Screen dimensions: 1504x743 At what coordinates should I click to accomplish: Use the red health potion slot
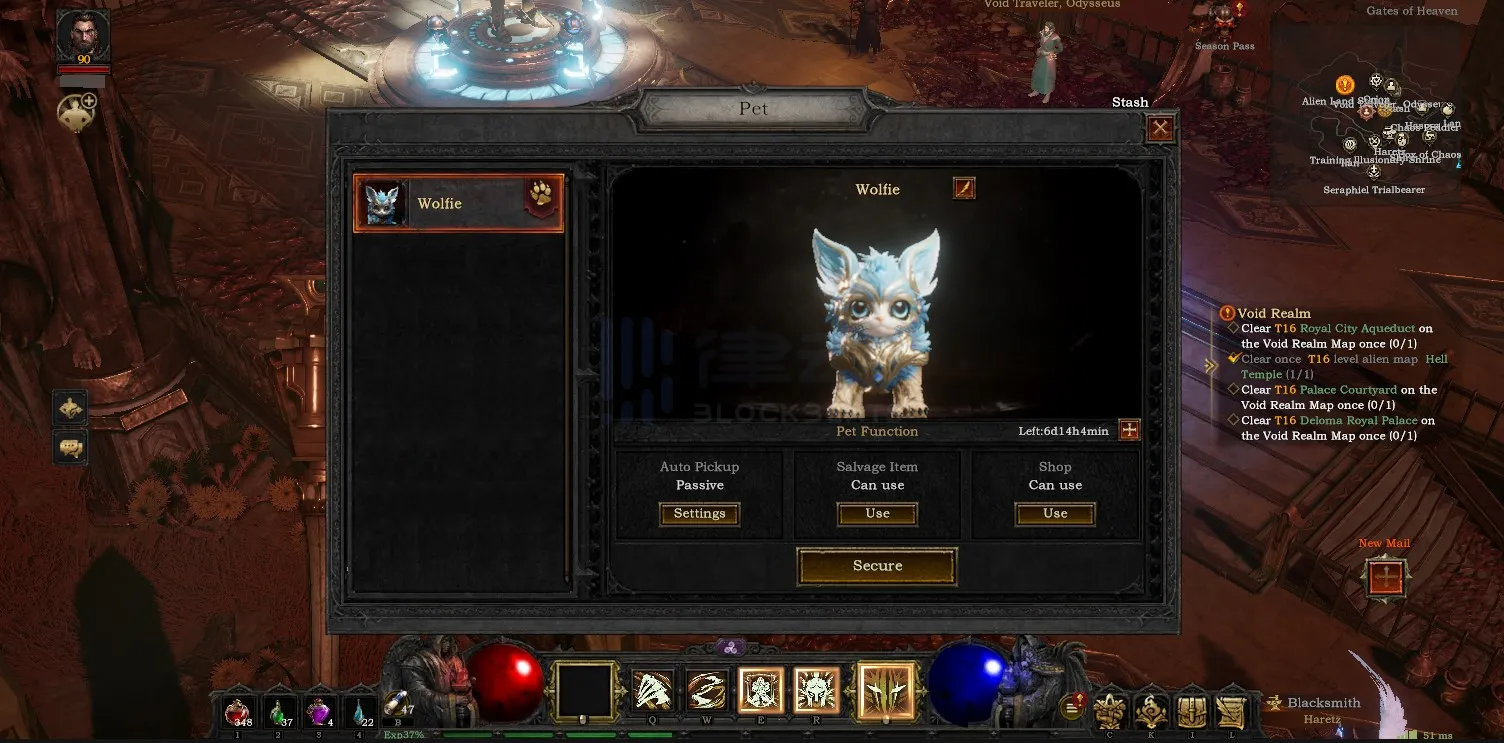238,711
